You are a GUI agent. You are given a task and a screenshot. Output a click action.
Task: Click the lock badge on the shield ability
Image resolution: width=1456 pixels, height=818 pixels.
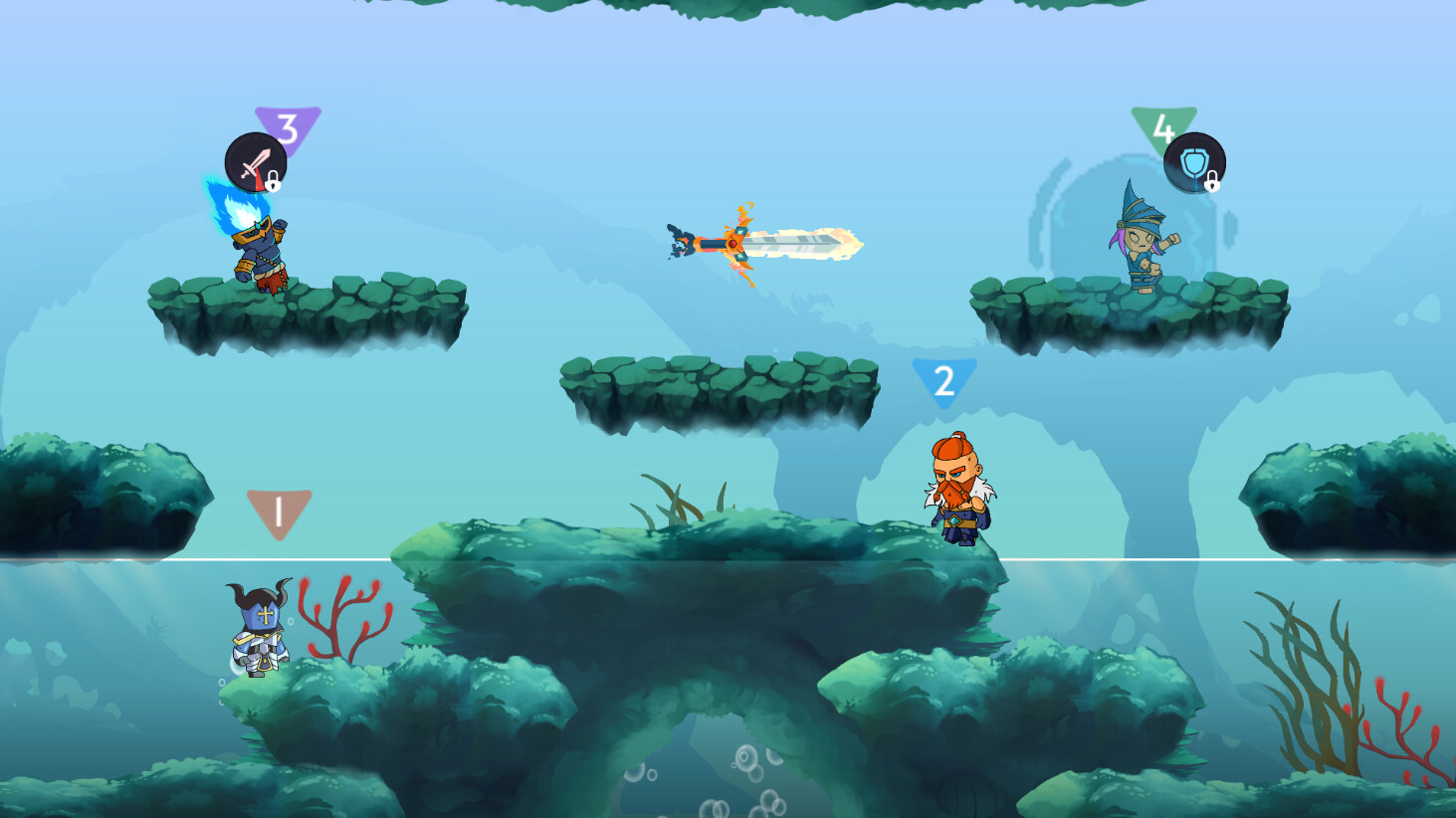[x=1212, y=183]
